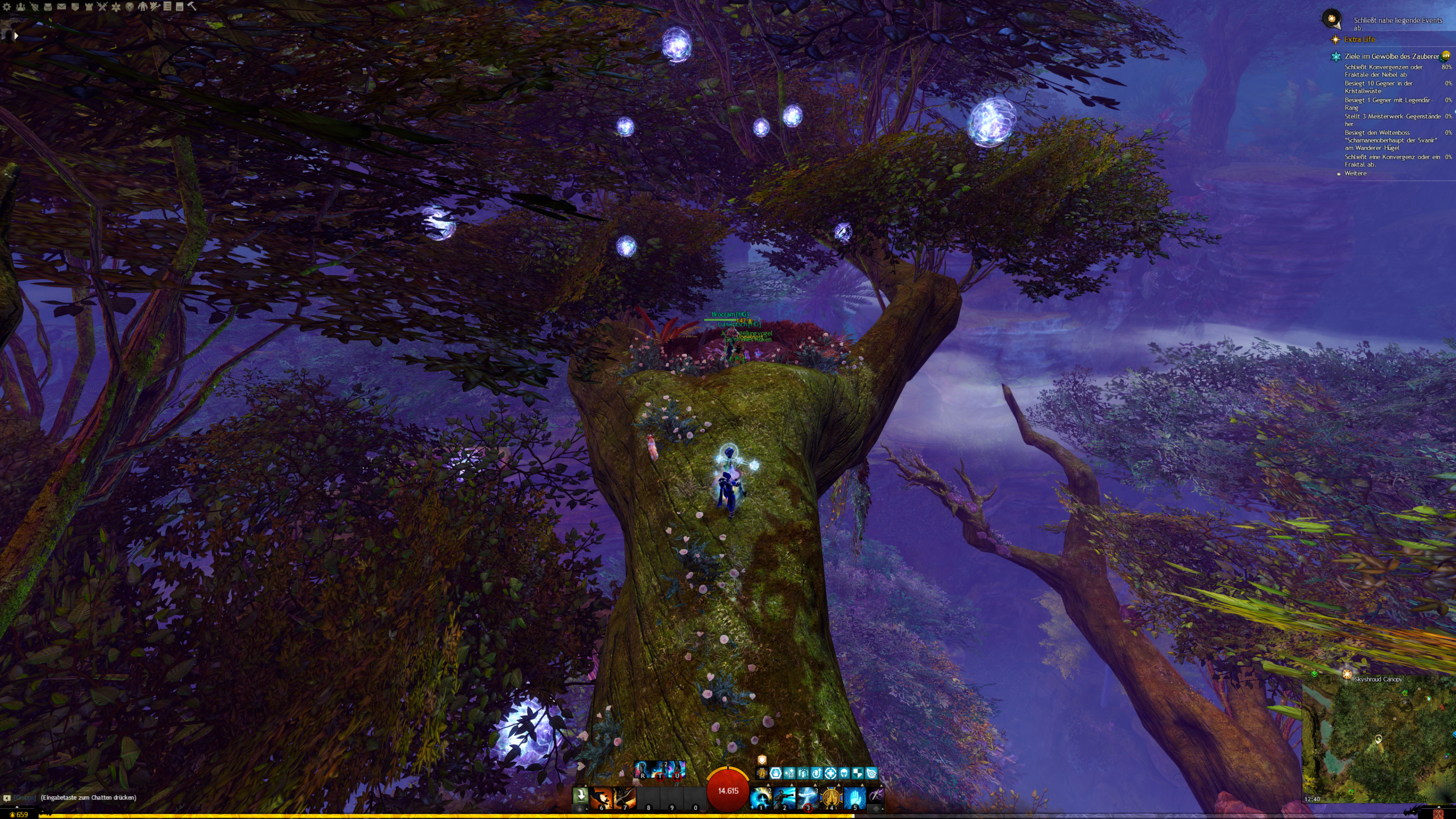Trigger the profession skill bound to R
This screenshot has height=819, width=1456.
(643, 770)
